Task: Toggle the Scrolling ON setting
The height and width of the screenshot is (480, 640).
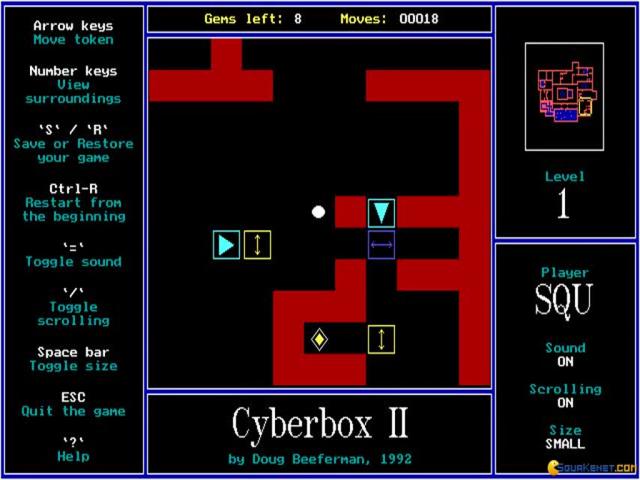Action: click(x=565, y=403)
